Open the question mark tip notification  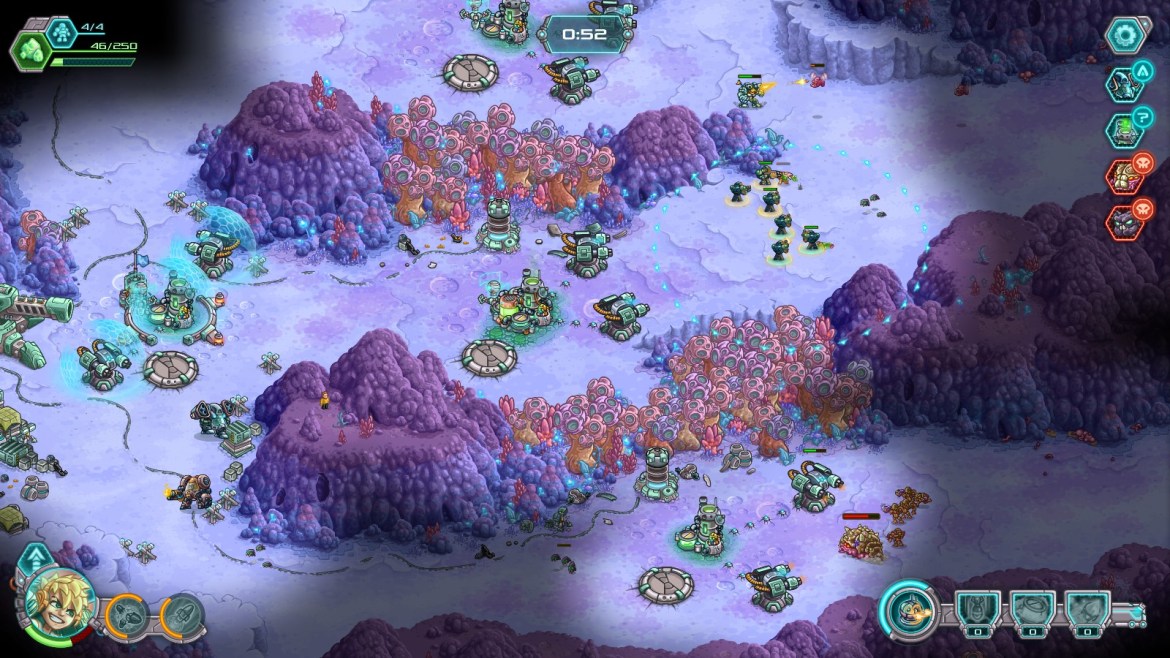click(x=1124, y=129)
